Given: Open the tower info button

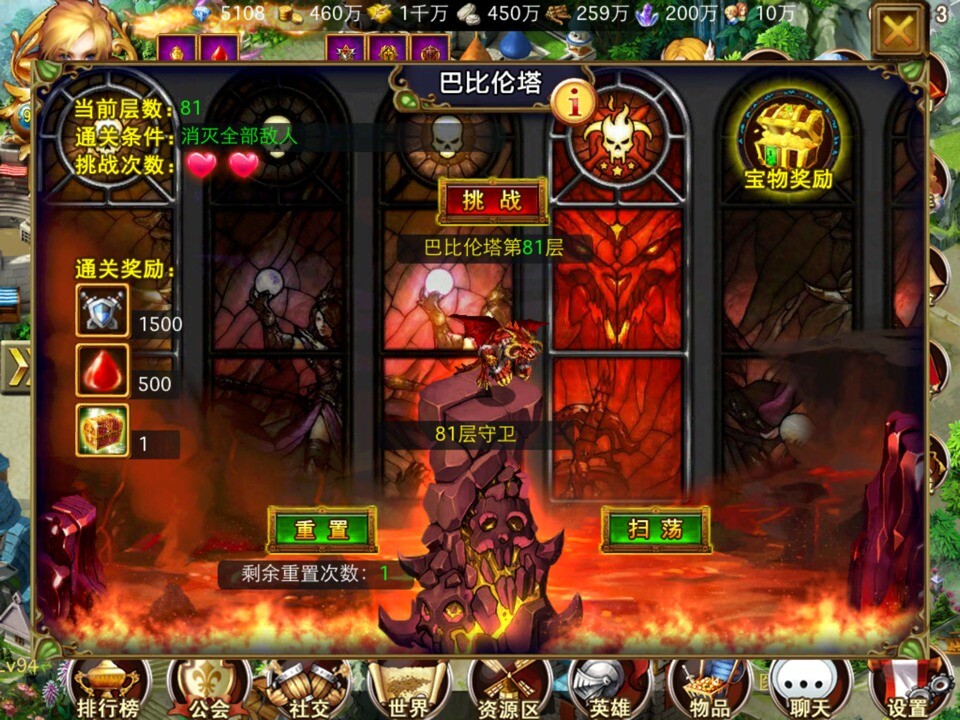Looking at the screenshot, I should pyautogui.click(x=580, y=100).
